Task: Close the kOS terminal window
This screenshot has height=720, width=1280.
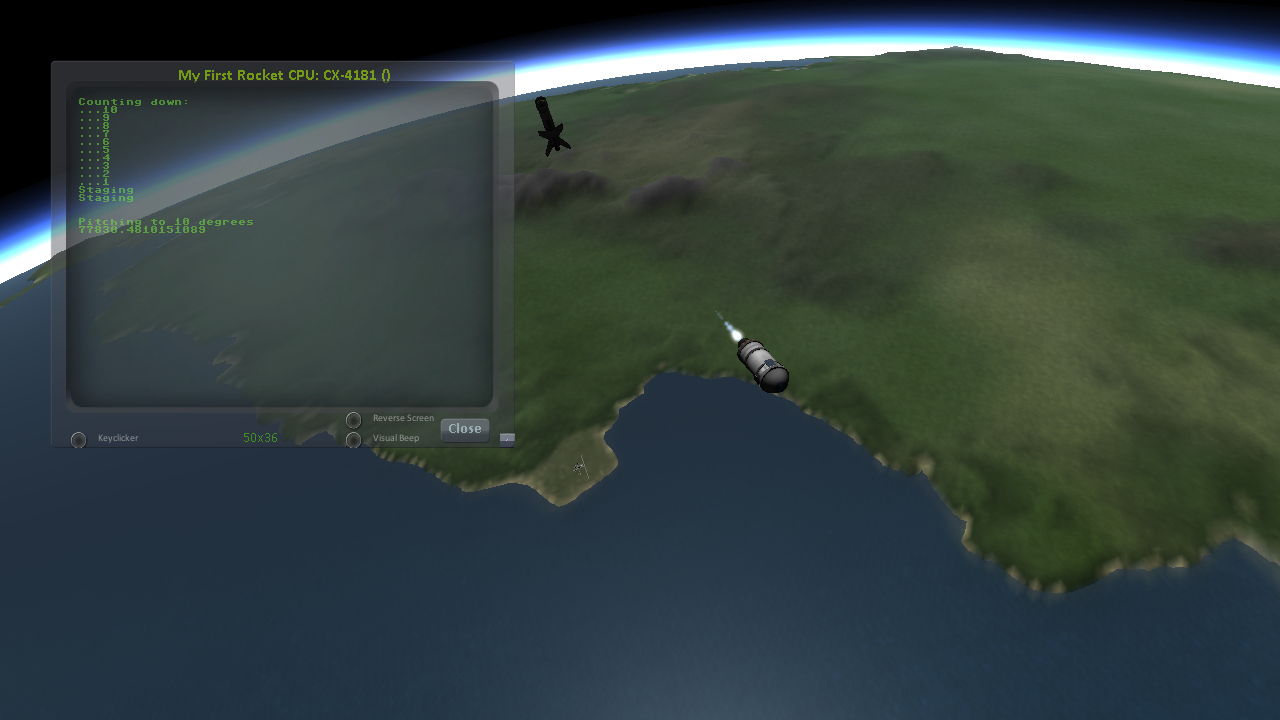Action: coord(465,429)
